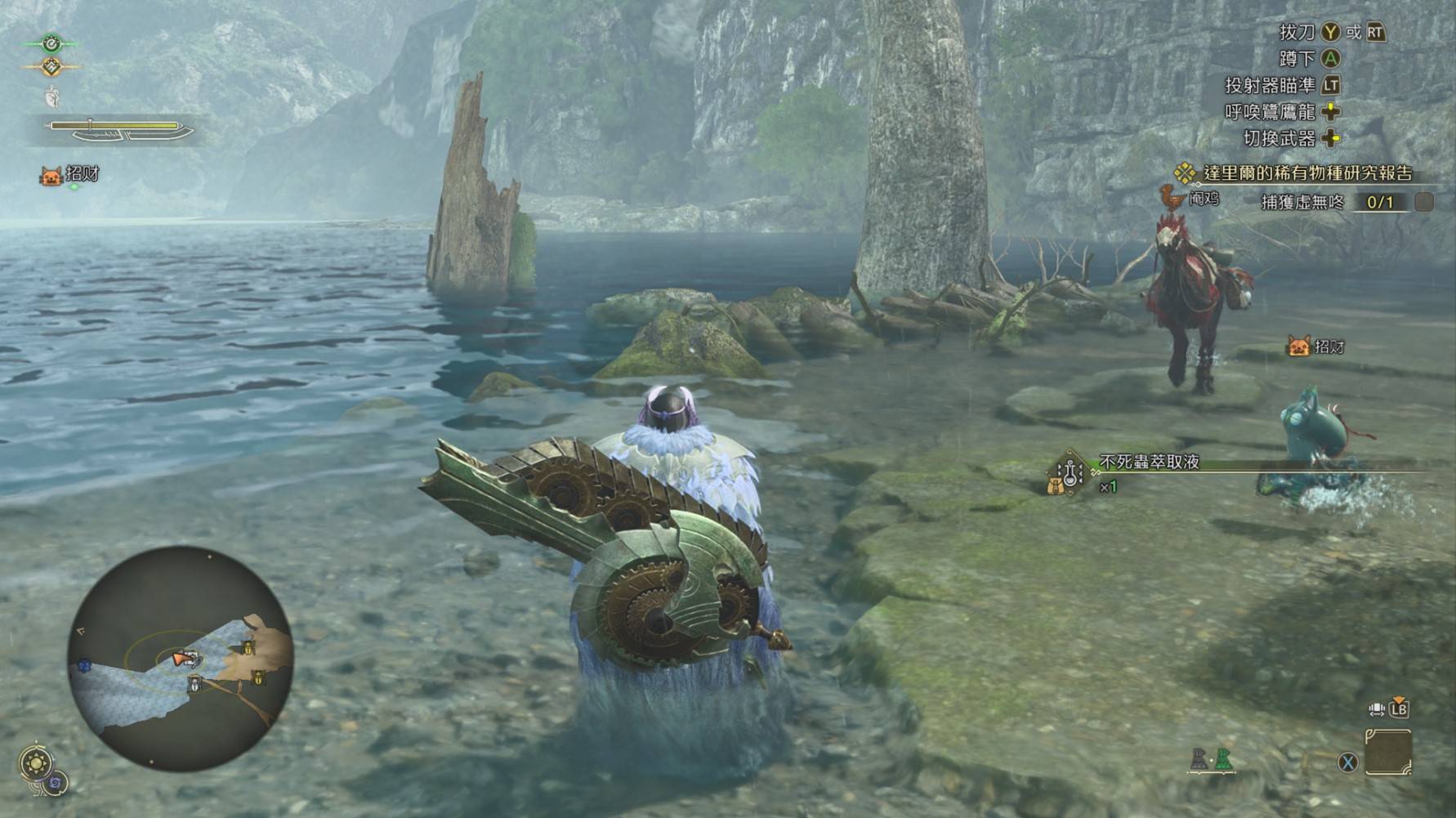Select the chess pieces icon near item bar
This screenshot has height=818, width=1456.
coord(1210,760)
